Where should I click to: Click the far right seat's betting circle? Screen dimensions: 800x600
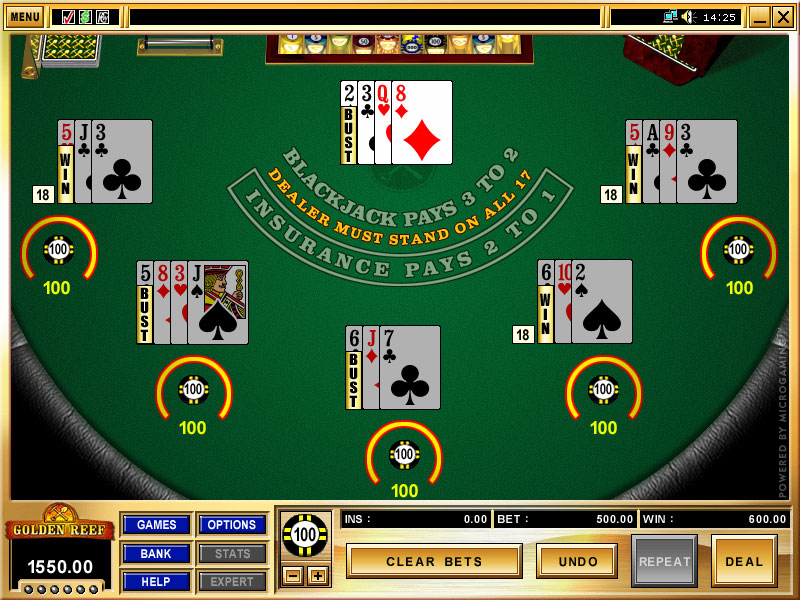click(x=739, y=249)
